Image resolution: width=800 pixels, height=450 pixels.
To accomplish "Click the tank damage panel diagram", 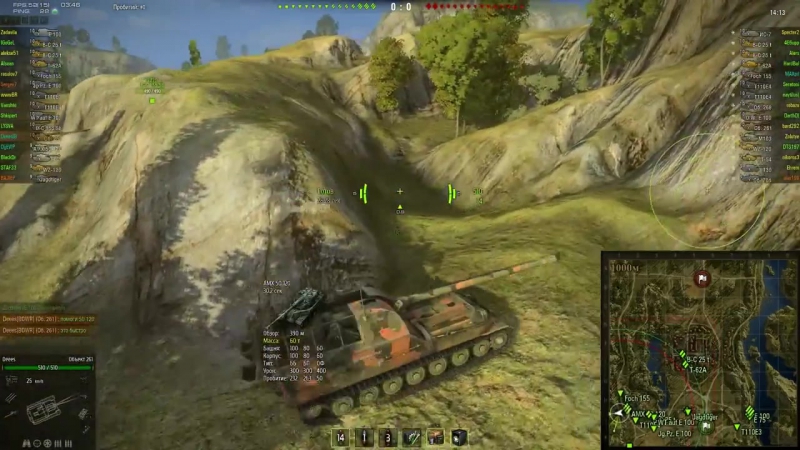I will (47, 410).
